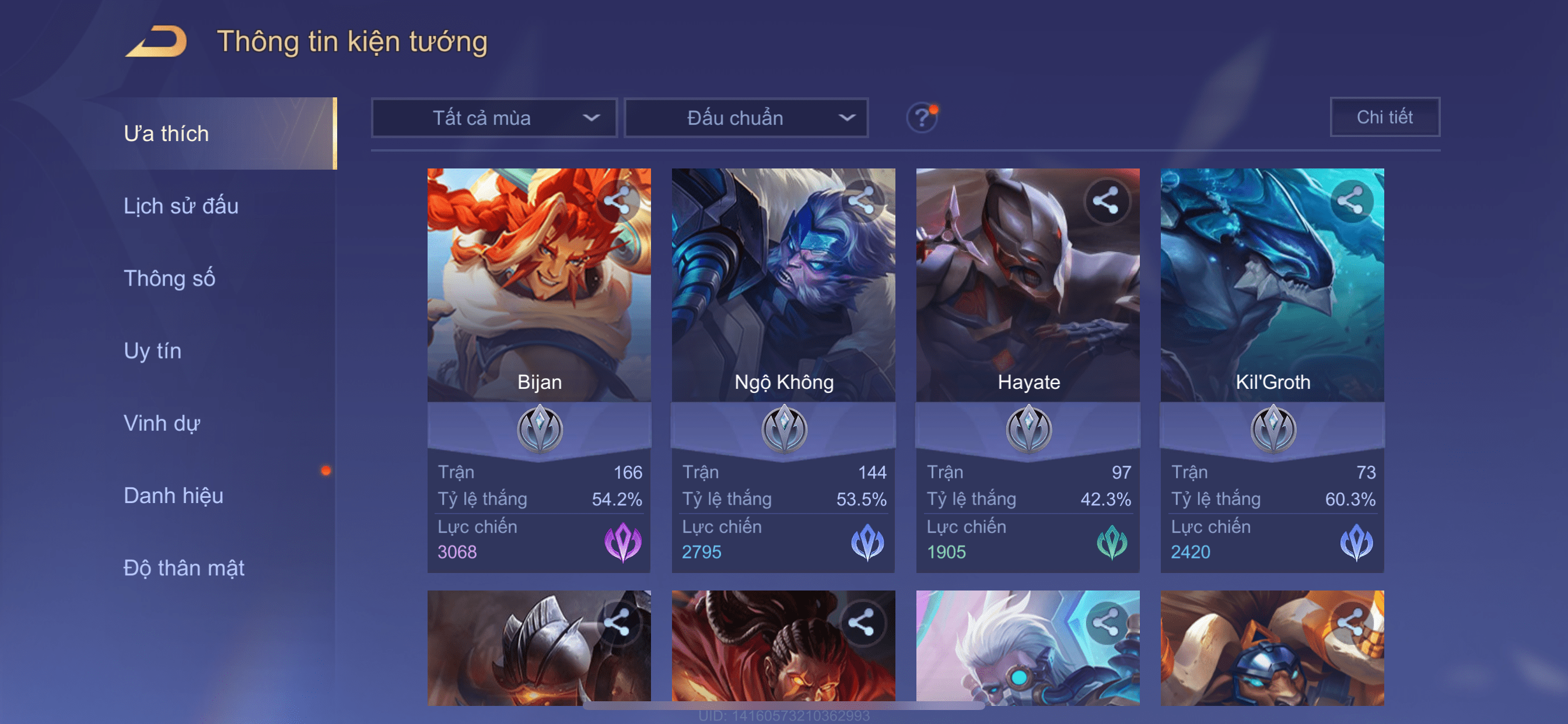1568x724 pixels.
Task: Share the Bijan hero stats
Action: pyautogui.click(x=617, y=201)
